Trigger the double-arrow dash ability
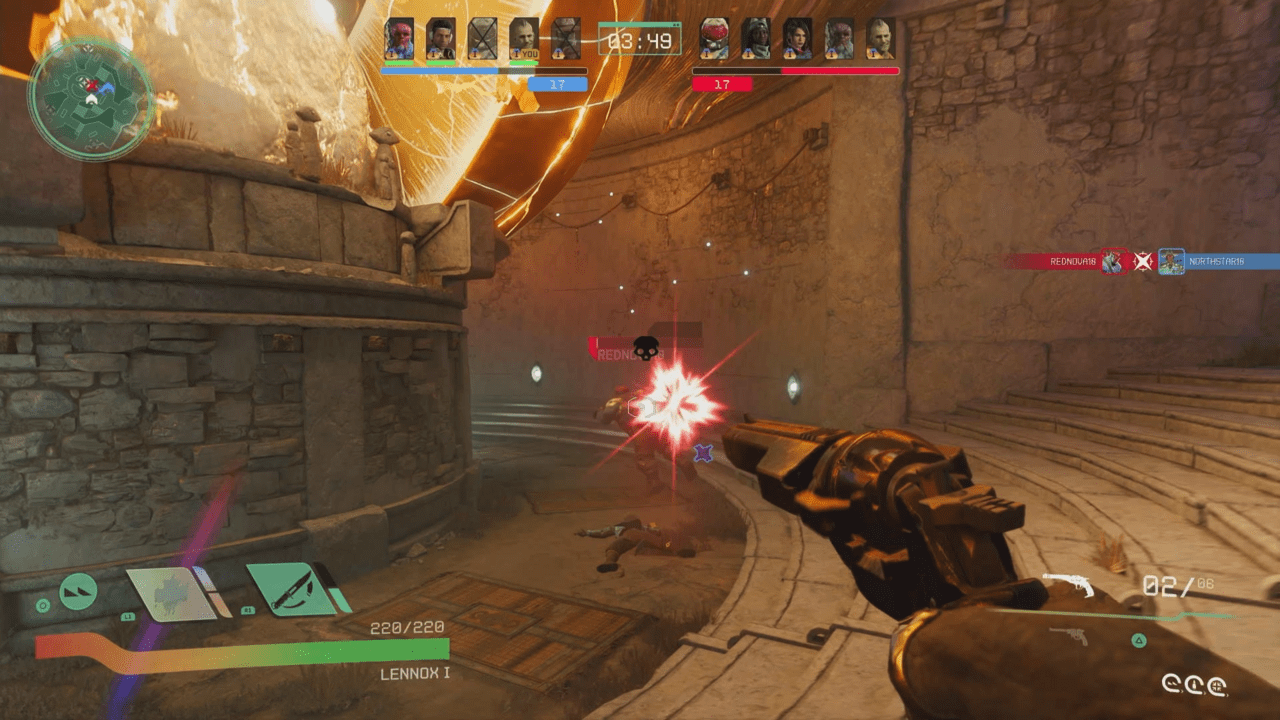 pos(78,591)
